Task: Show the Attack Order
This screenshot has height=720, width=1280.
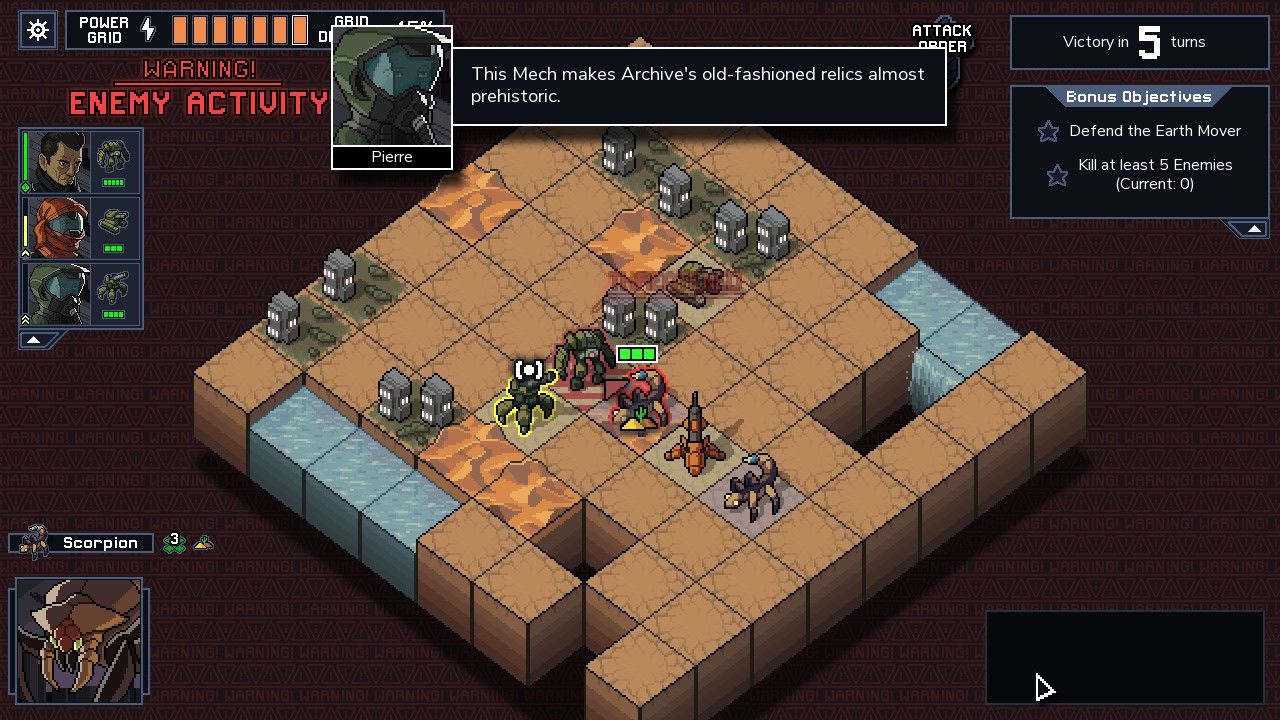Action: coord(942,38)
